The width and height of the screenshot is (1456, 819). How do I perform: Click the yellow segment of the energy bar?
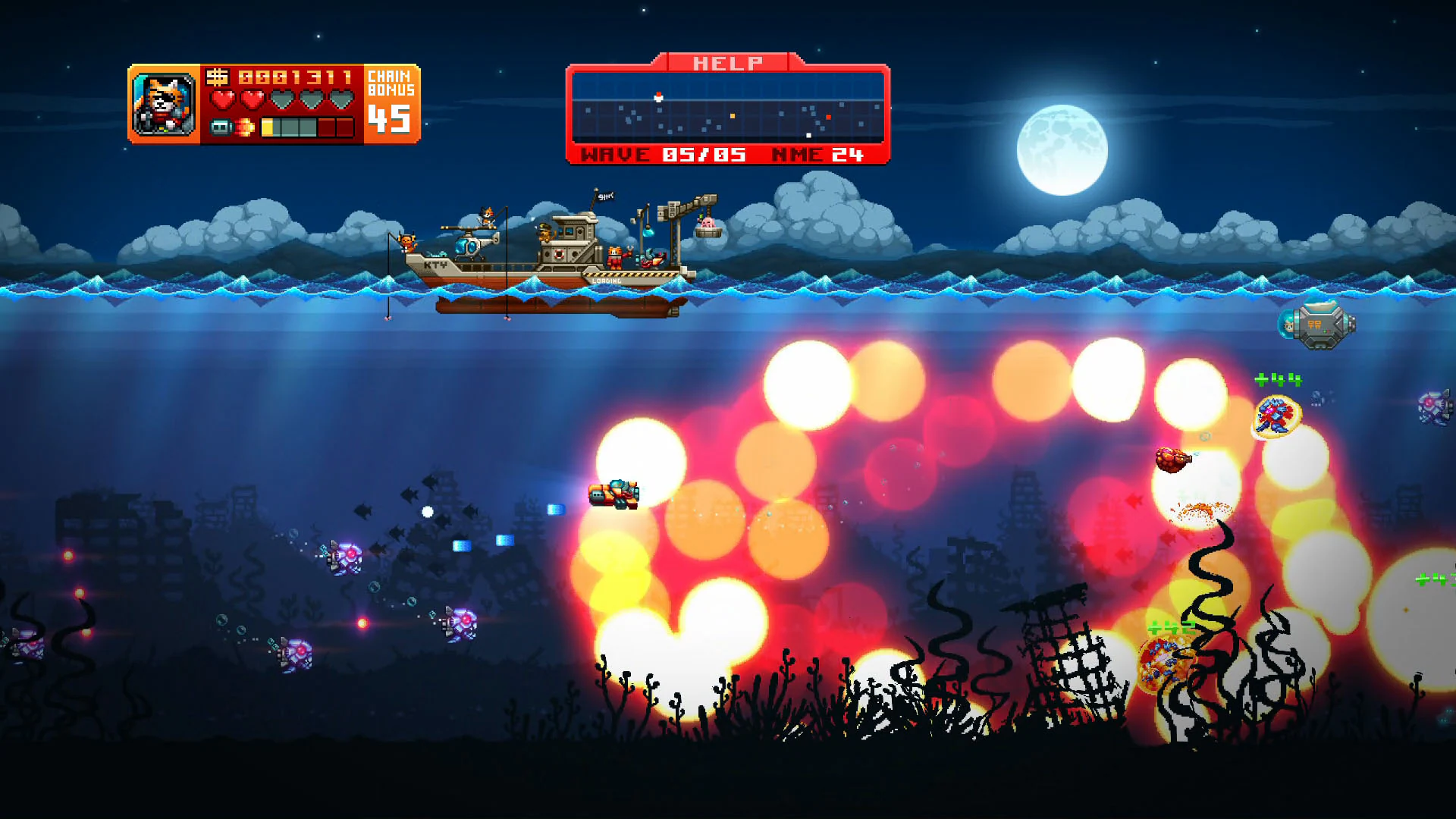267,129
